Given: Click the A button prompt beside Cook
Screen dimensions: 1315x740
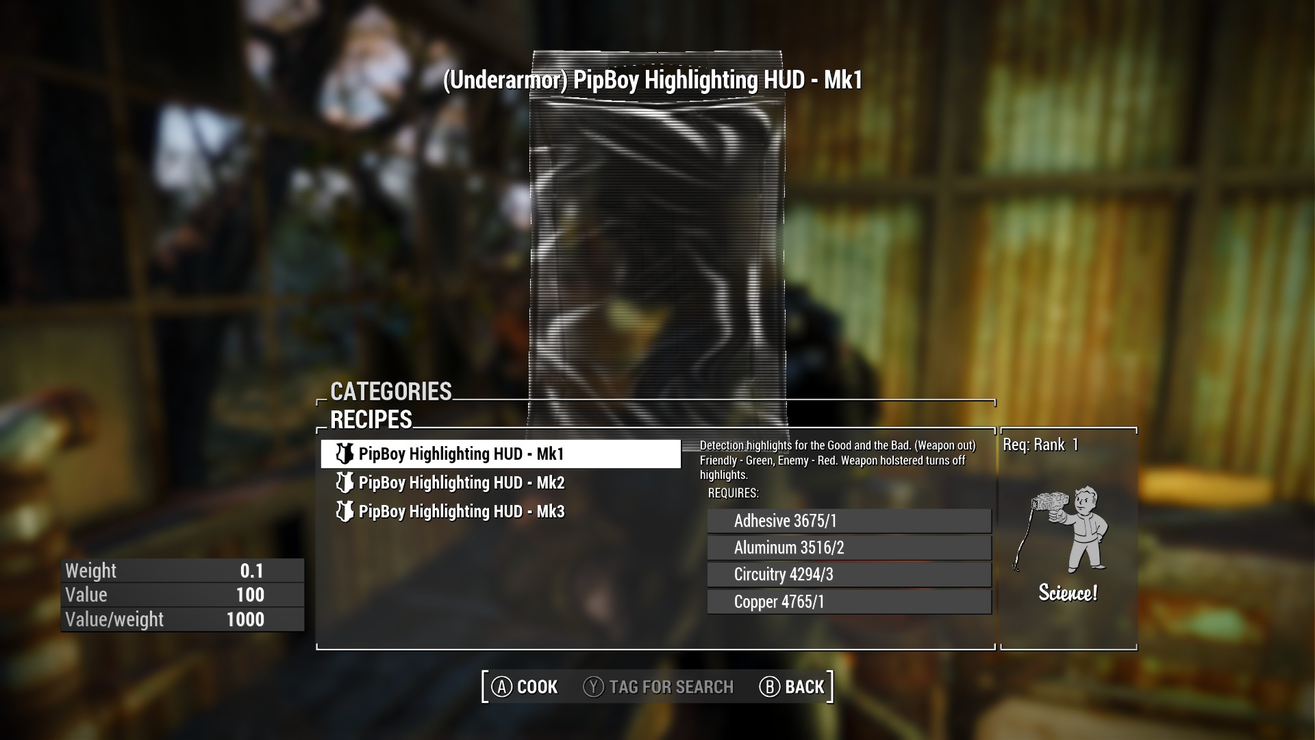Looking at the screenshot, I should (x=498, y=686).
